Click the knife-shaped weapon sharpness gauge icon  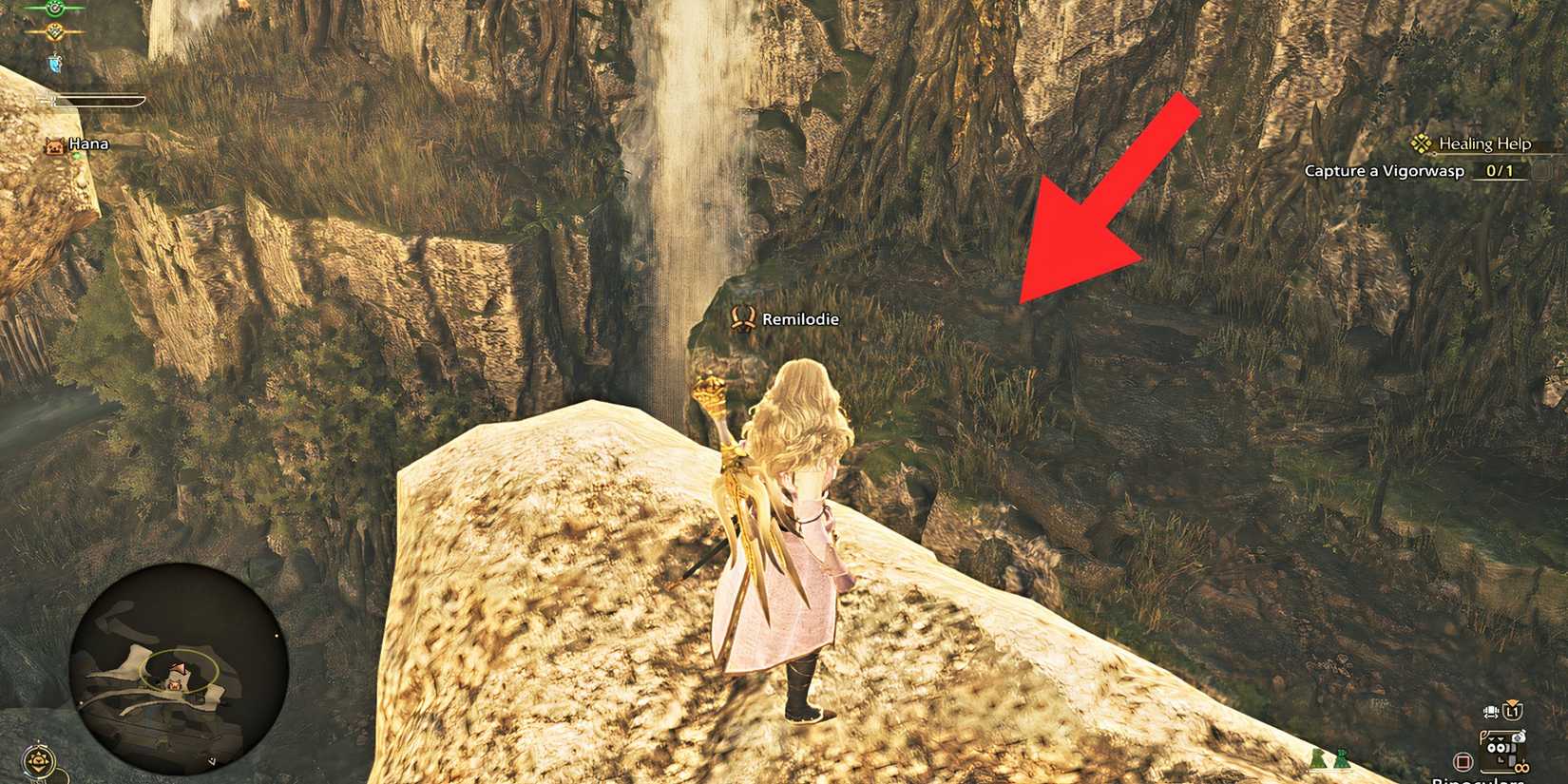tap(52, 99)
